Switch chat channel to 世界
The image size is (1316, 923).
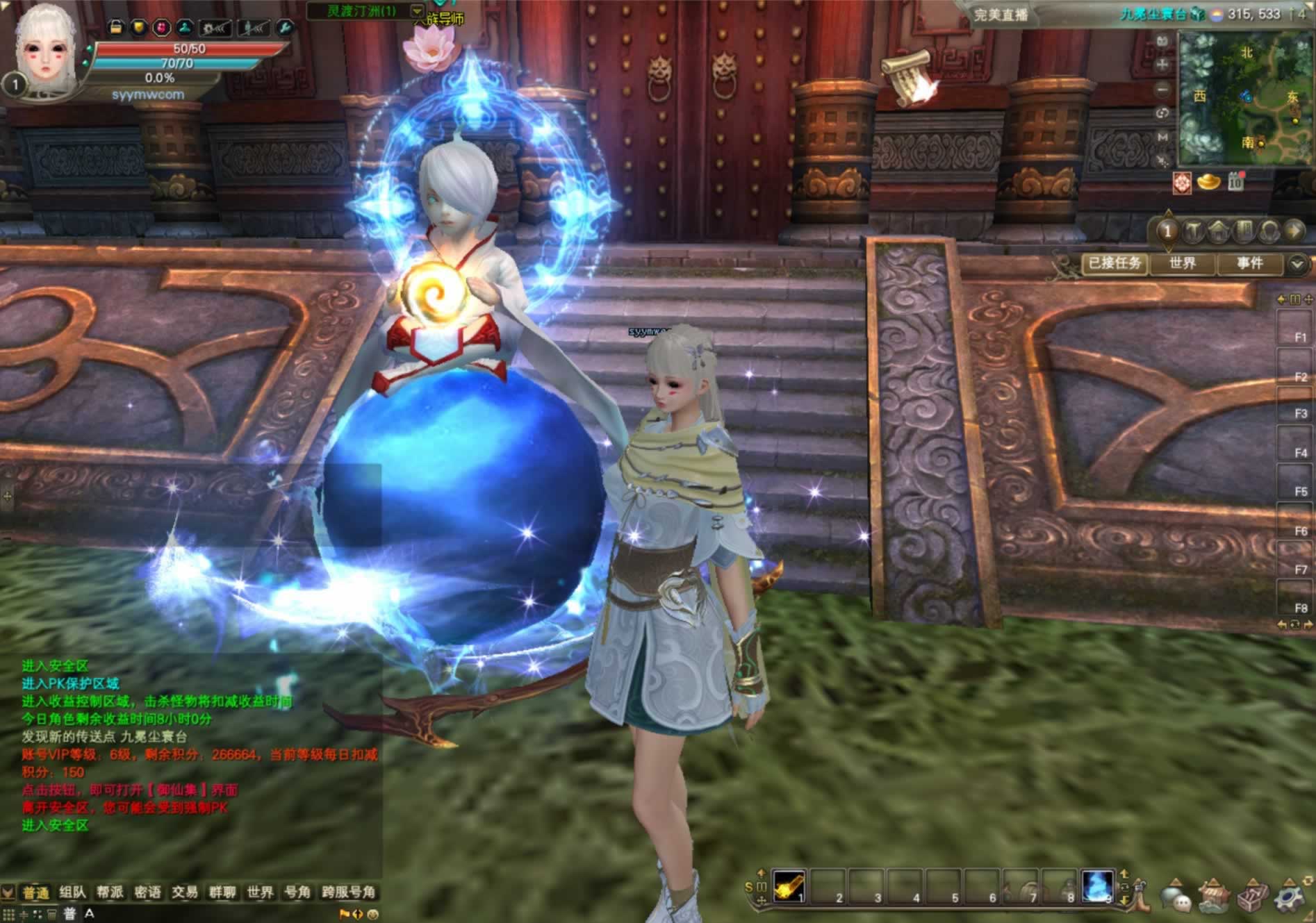(x=260, y=892)
